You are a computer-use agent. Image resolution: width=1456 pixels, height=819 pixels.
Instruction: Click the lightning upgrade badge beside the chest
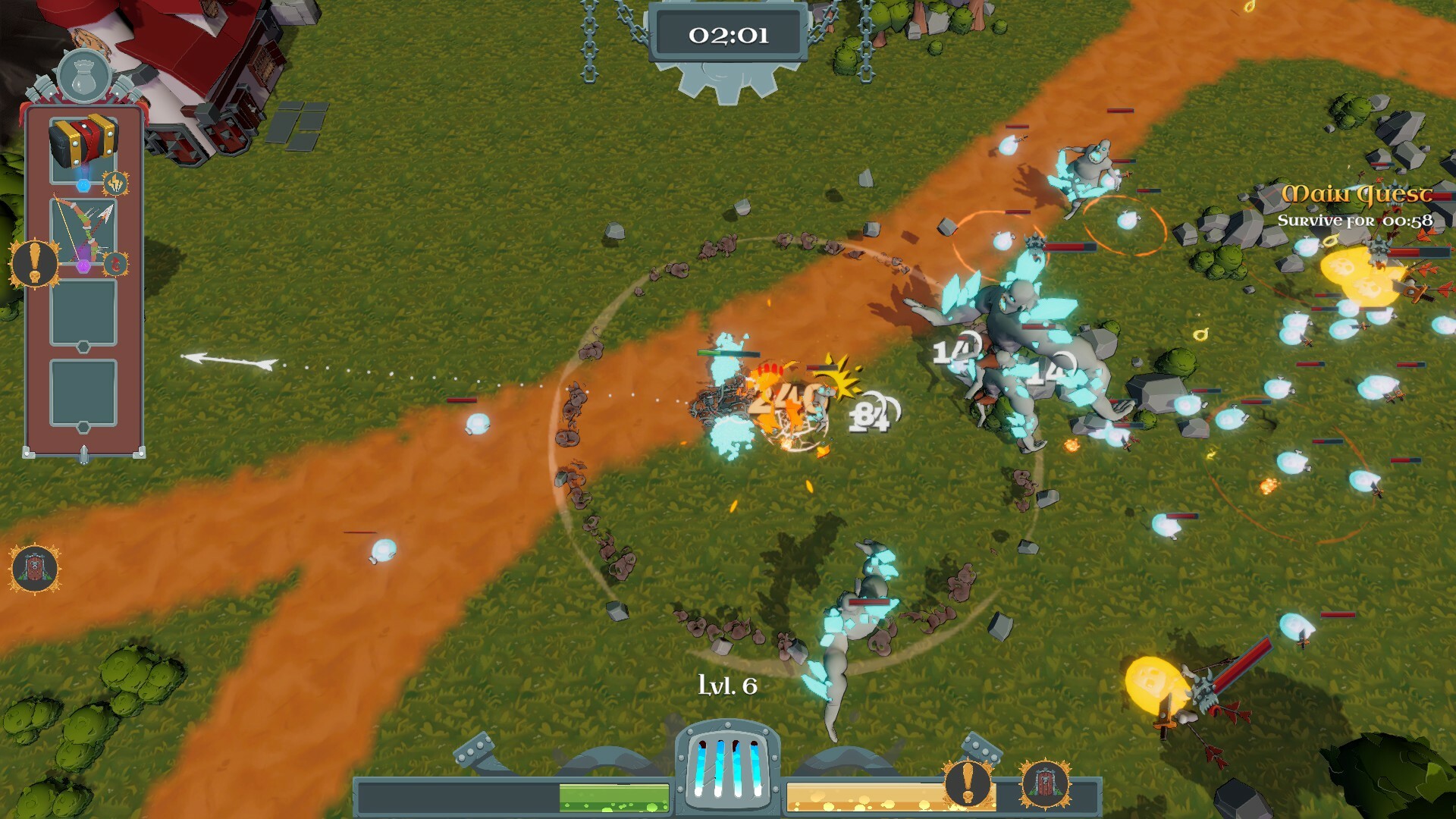pyautogui.click(x=114, y=182)
